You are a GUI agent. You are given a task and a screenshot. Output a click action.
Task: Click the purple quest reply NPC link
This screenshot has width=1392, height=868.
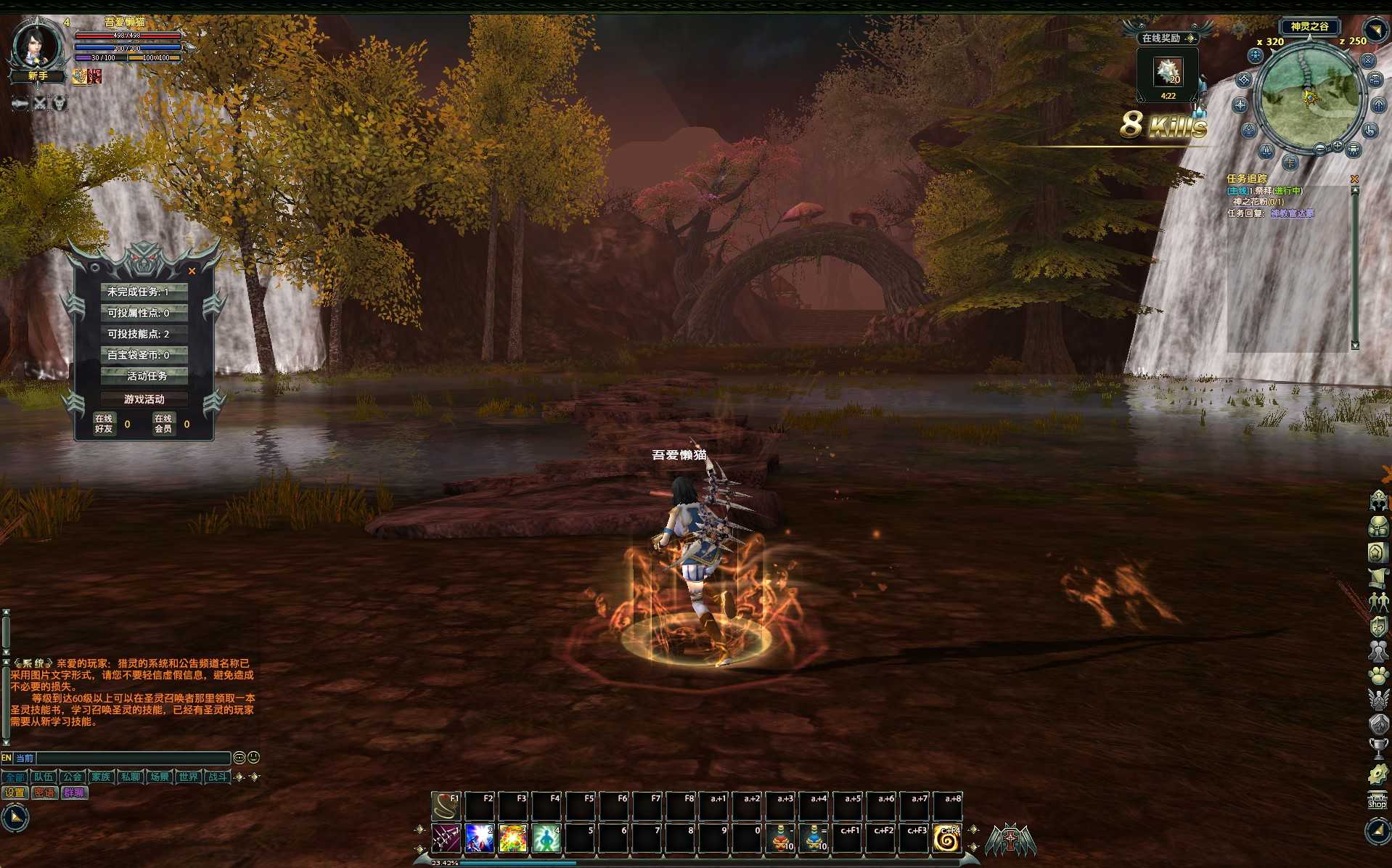[1292, 213]
